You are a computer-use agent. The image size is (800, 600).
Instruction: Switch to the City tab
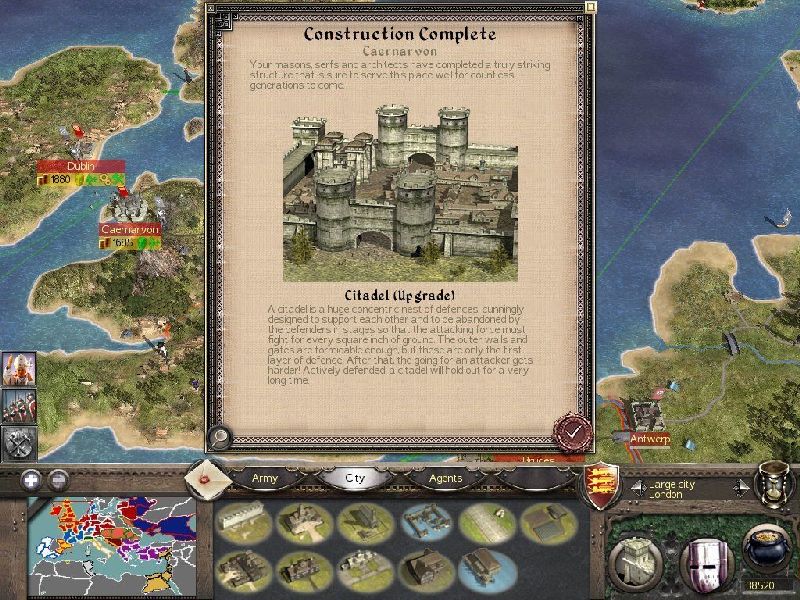click(x=355, y=478)
